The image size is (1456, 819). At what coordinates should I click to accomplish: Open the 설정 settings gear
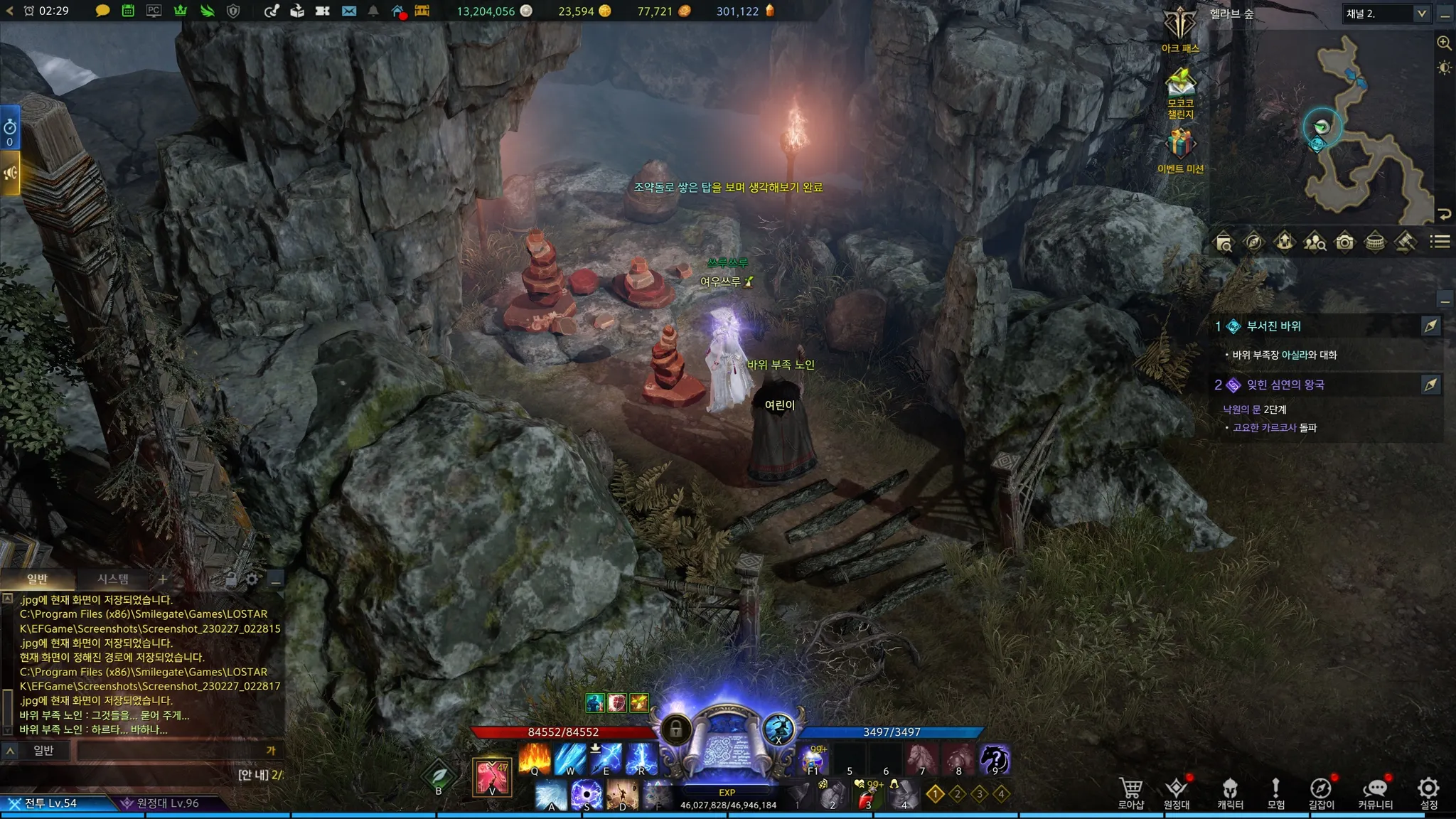point(1428,792)
